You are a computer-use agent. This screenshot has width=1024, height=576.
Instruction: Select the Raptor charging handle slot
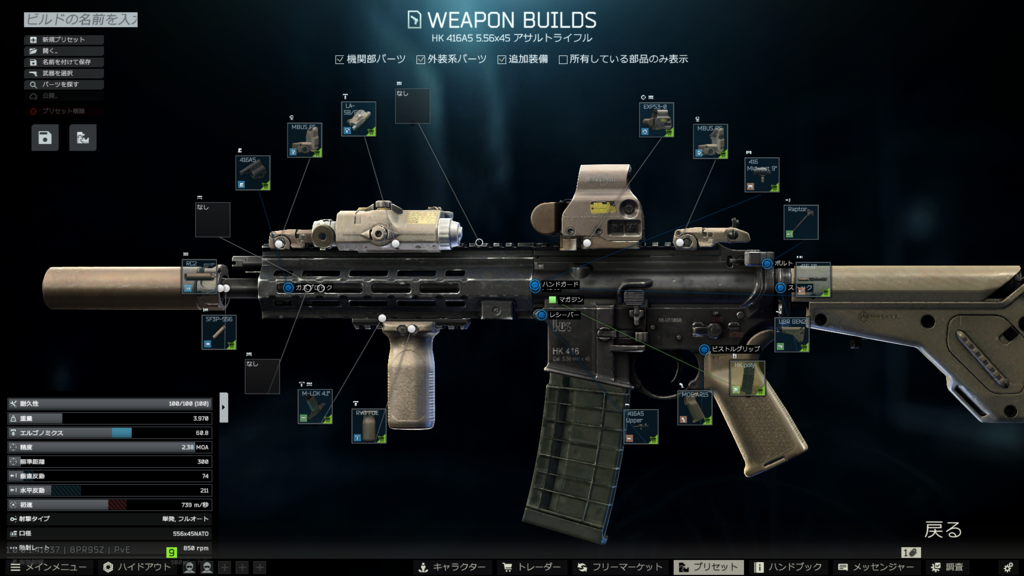click(801, 222)
